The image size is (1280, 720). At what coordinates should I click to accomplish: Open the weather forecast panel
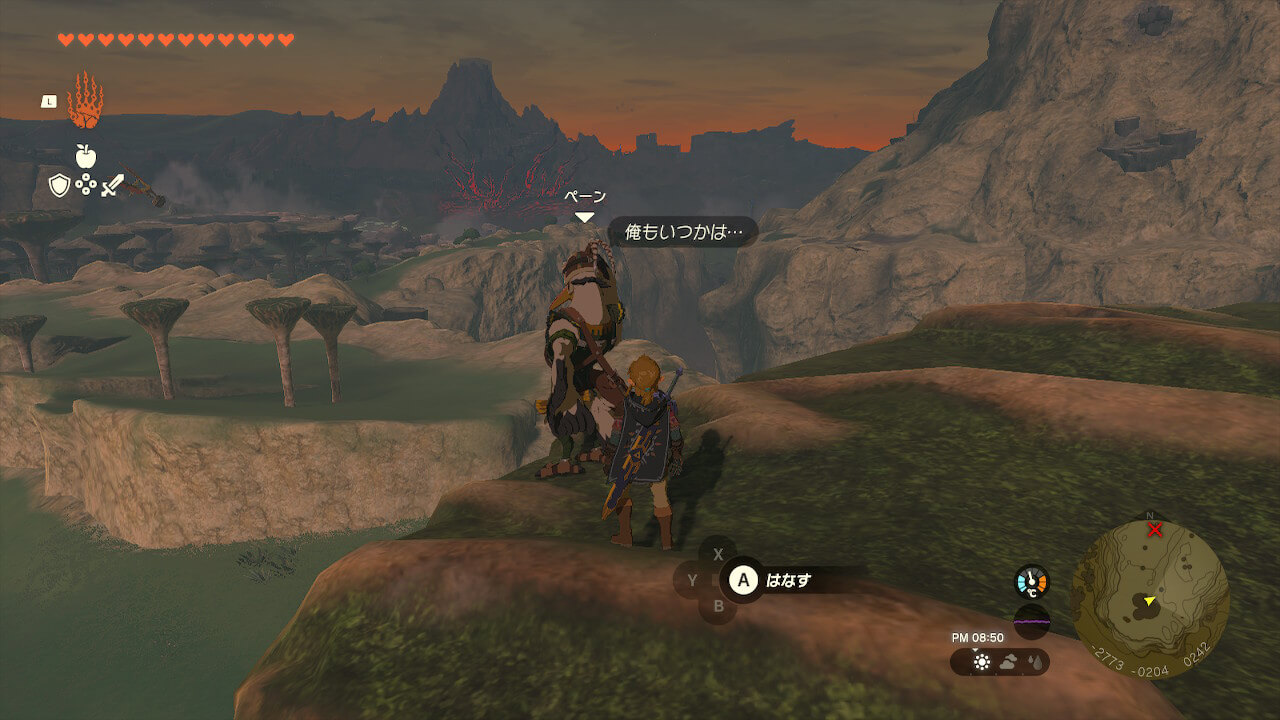point(1000,661)
